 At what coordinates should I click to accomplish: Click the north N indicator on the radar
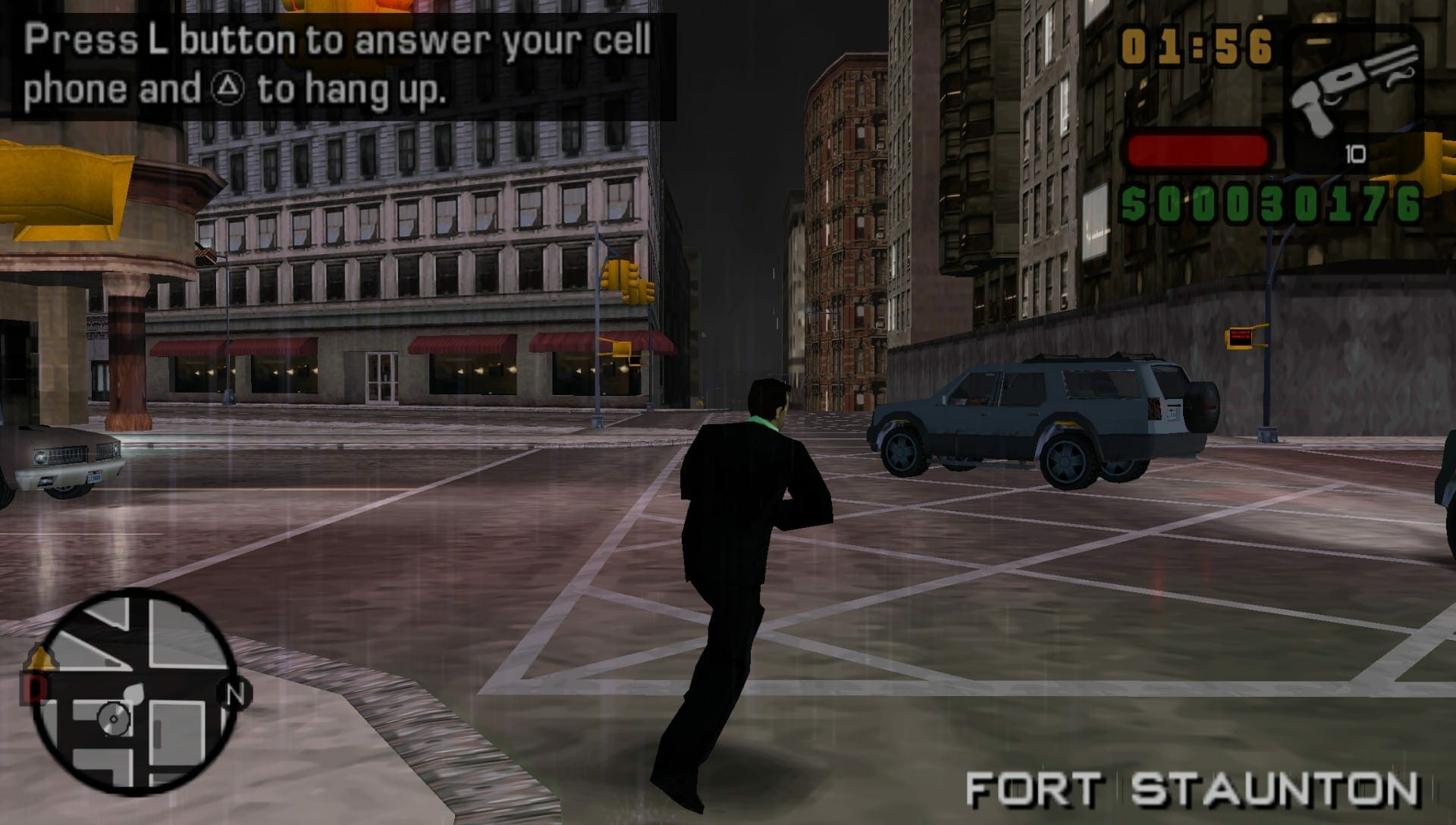(235, 694)
